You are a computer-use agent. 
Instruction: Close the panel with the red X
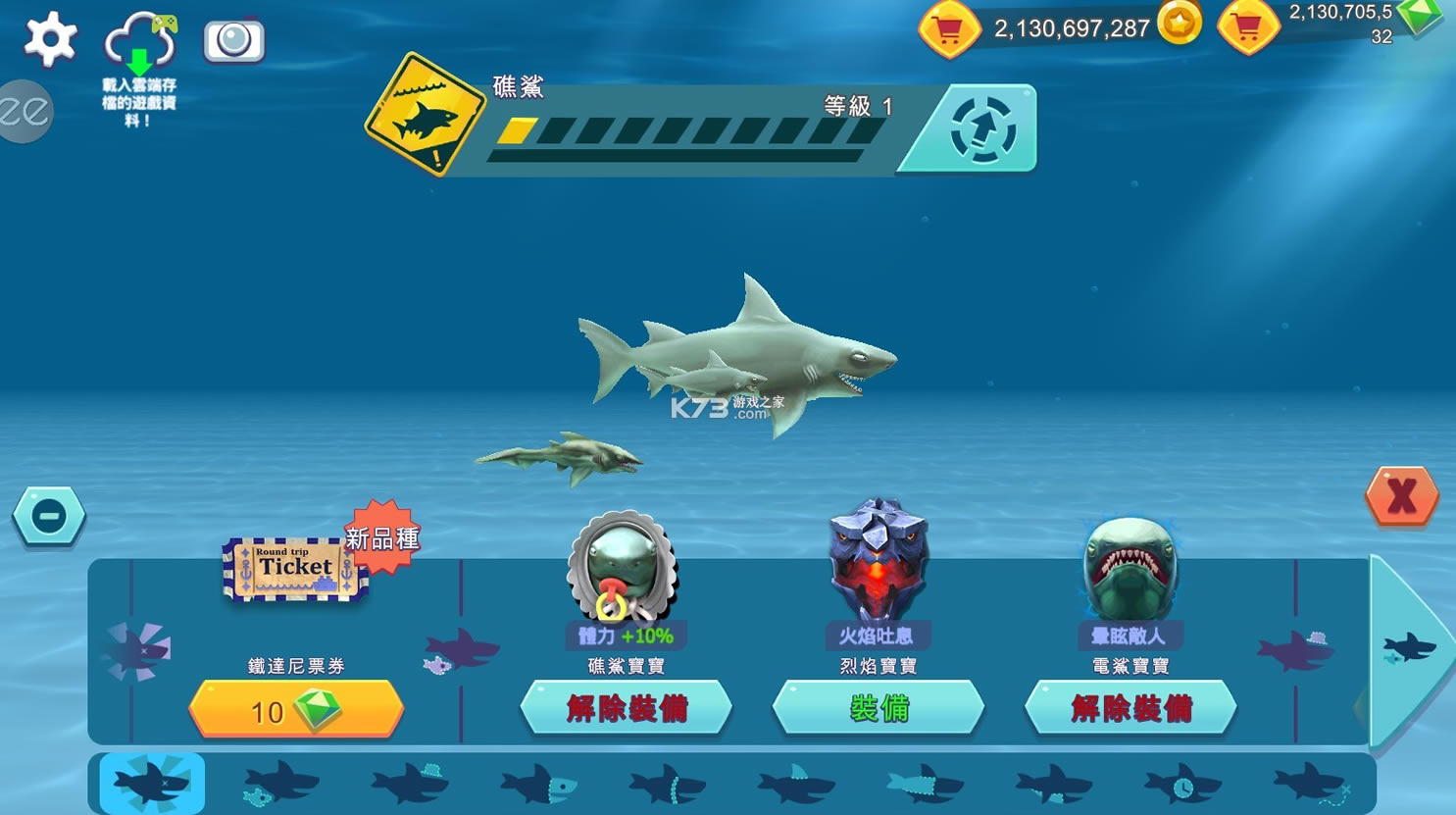(1401, 496)
